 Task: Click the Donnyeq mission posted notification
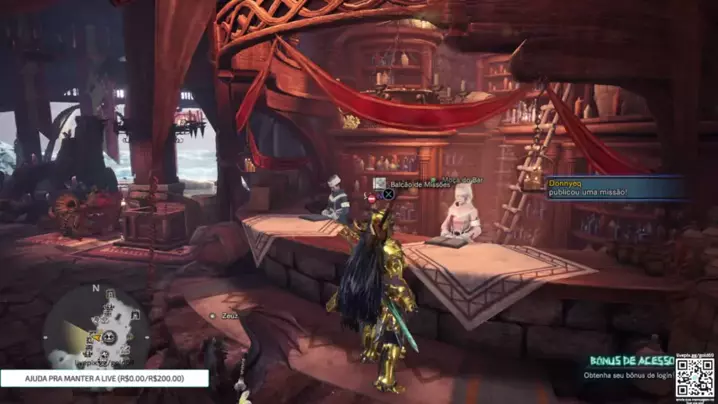point(613,188)
